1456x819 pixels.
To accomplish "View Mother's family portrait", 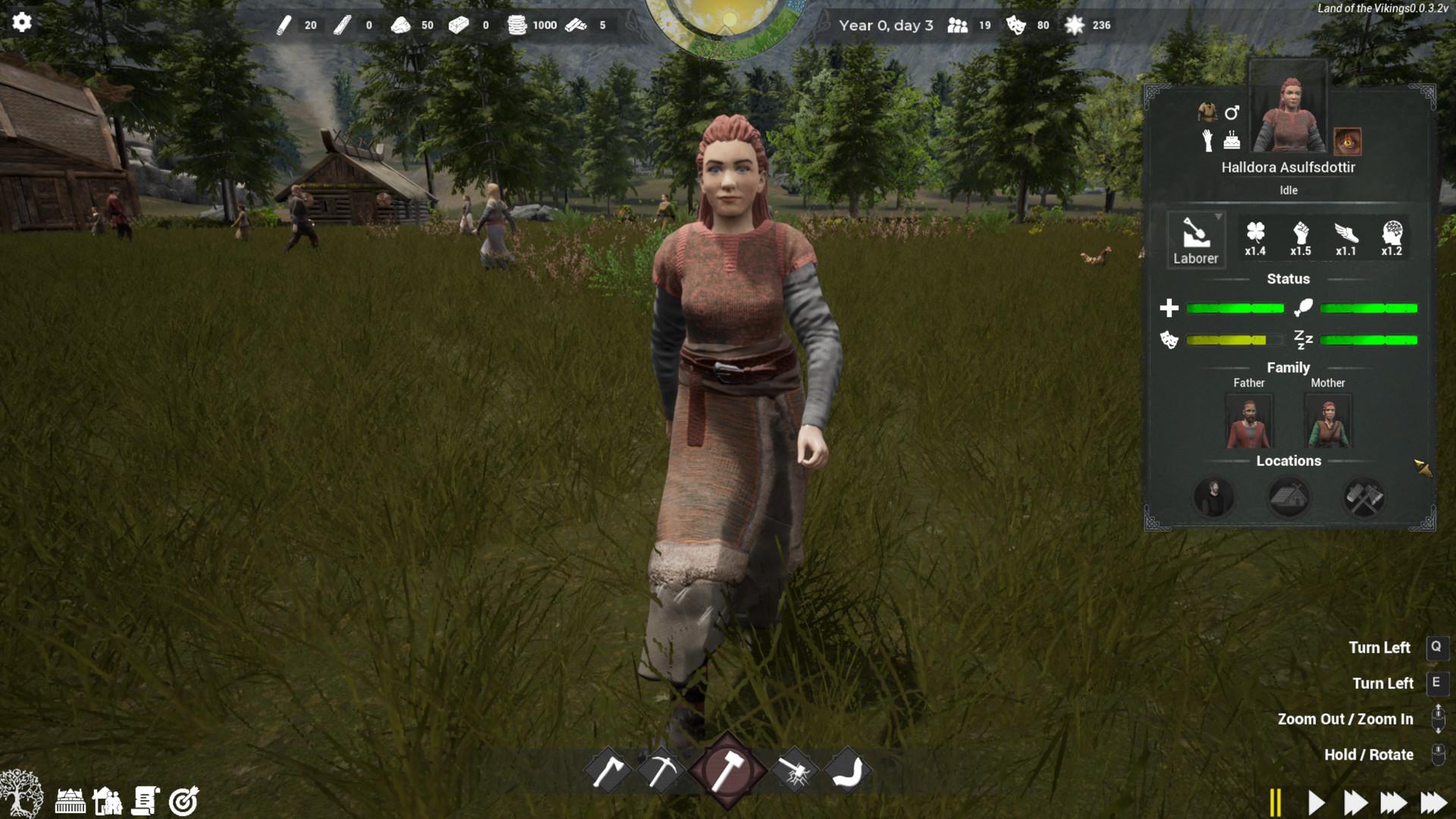I will tap(1328, 421).
